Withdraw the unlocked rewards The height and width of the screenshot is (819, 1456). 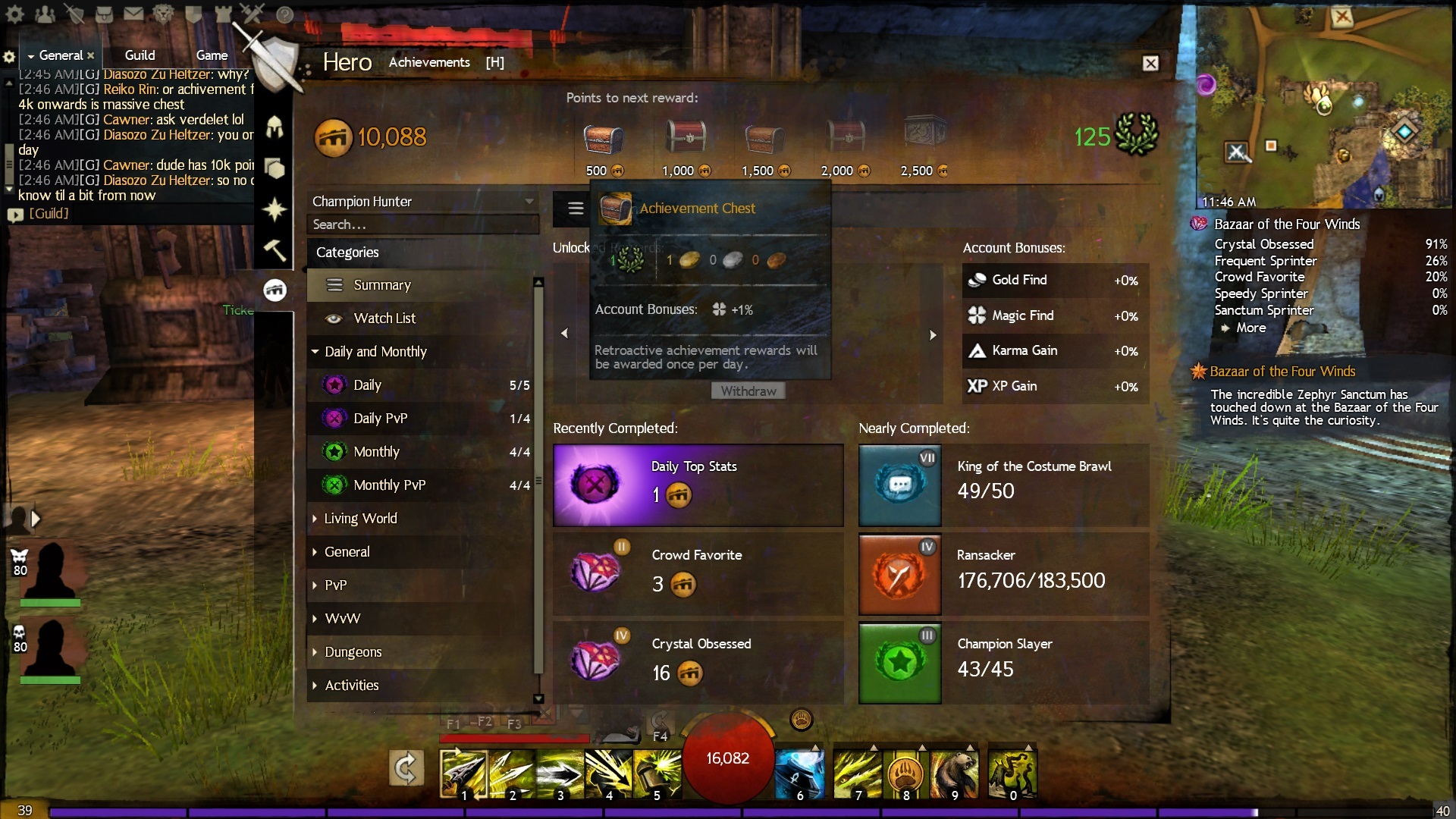point(748,391)
